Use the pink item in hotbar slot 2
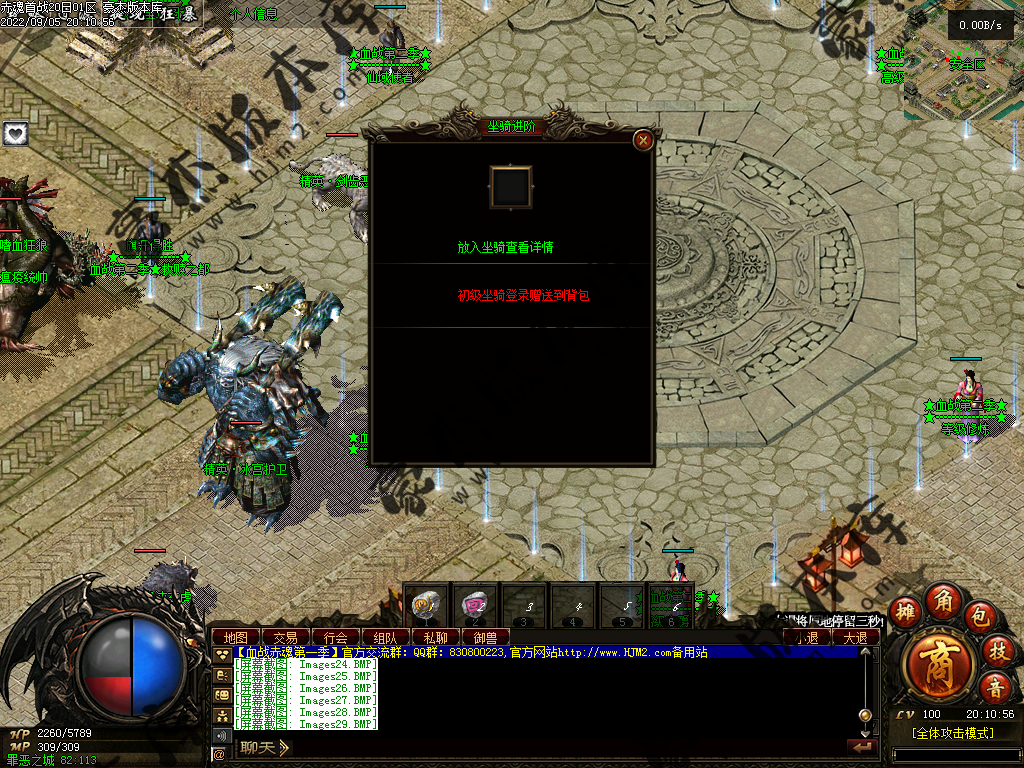Image resolution: width=1024 pixels, height=768 pixels. 474,605
